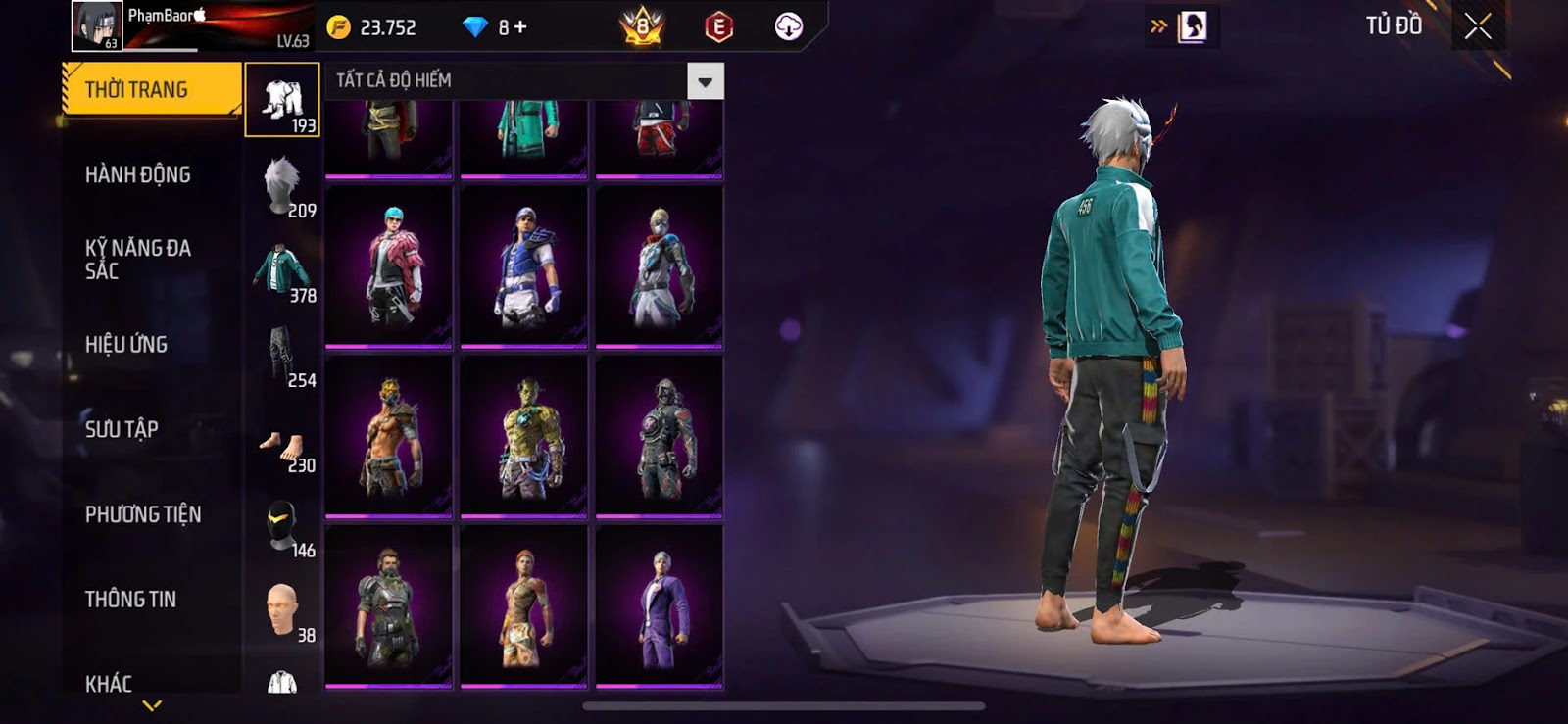Click the cloud download icon
The height and width of the screenshot is (724, 1568).
tap(788, 27)
